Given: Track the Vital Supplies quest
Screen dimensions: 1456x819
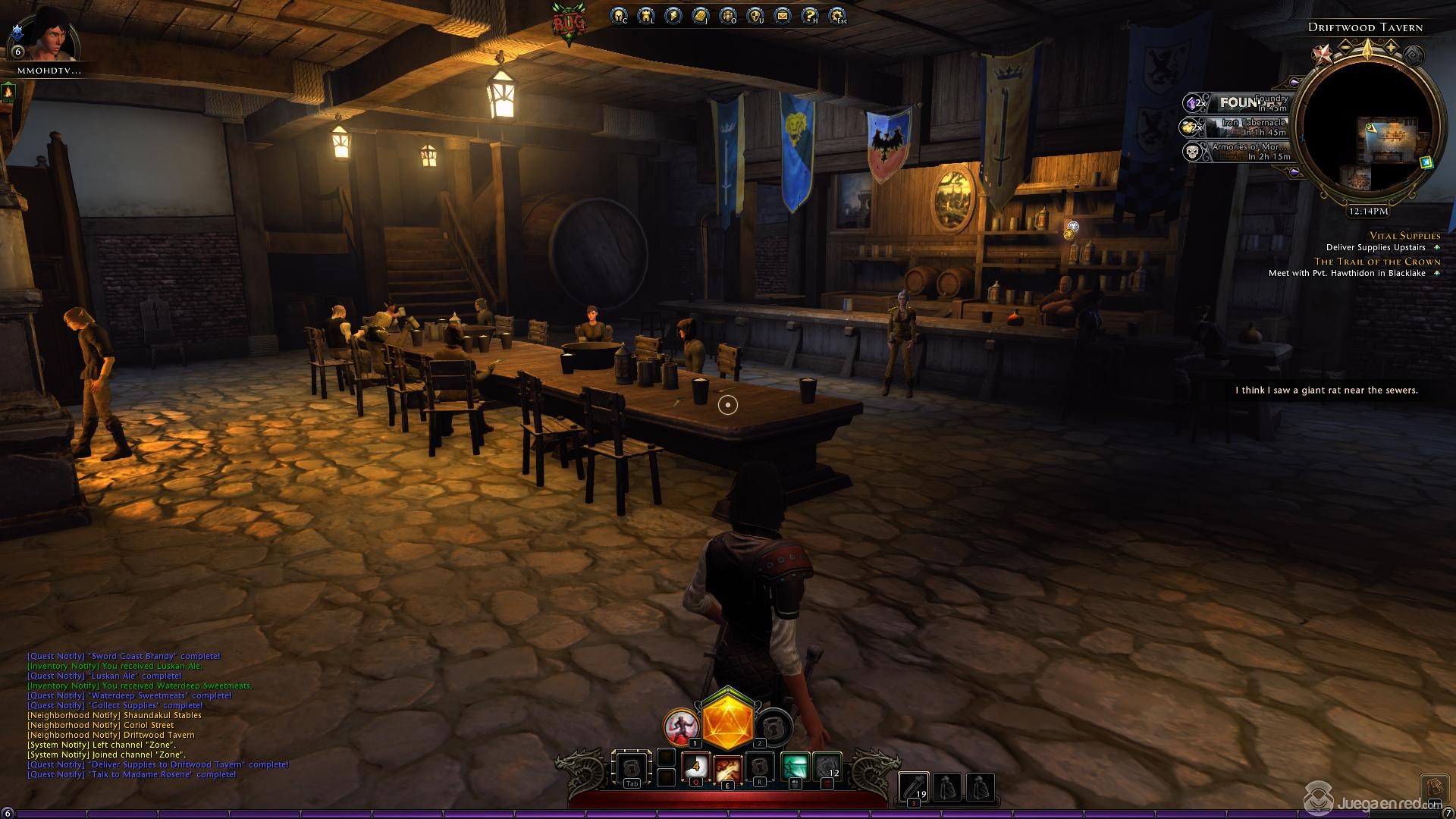Looking at the screenshot, I should click(x=1404, y=236).
